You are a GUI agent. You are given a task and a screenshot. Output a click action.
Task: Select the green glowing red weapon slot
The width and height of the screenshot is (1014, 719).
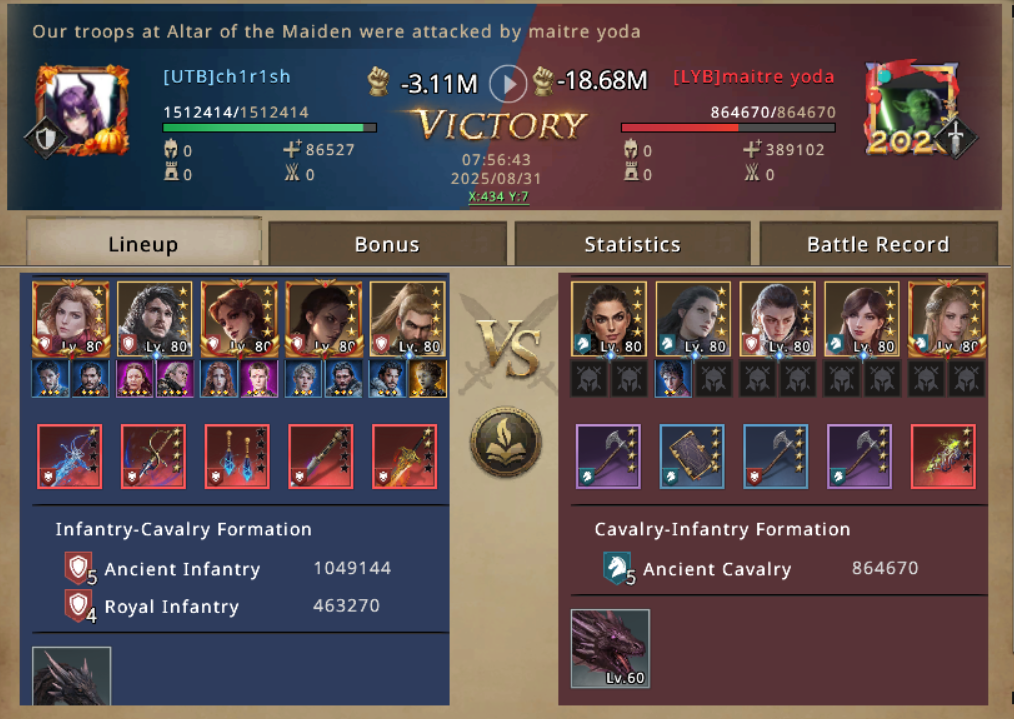point(943,457)
